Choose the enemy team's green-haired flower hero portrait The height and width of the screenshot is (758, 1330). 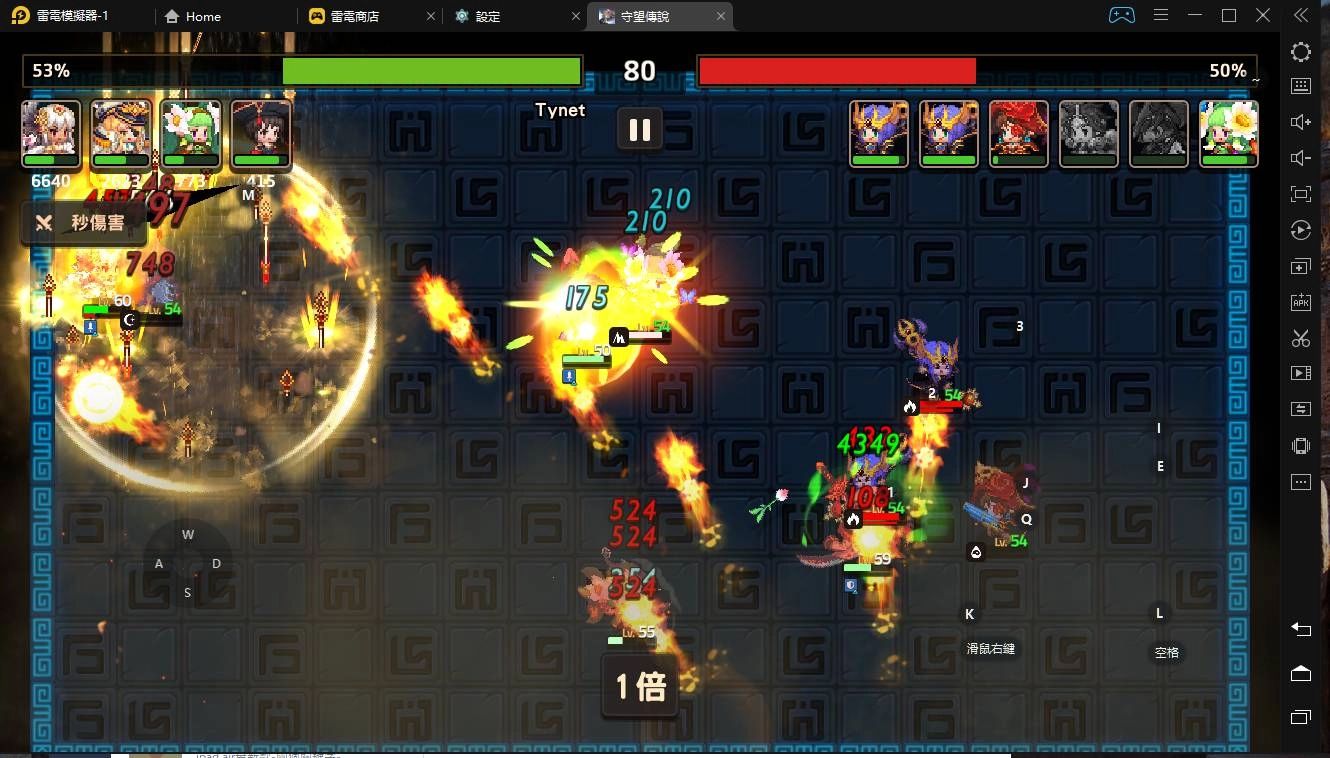point(1228,132)
